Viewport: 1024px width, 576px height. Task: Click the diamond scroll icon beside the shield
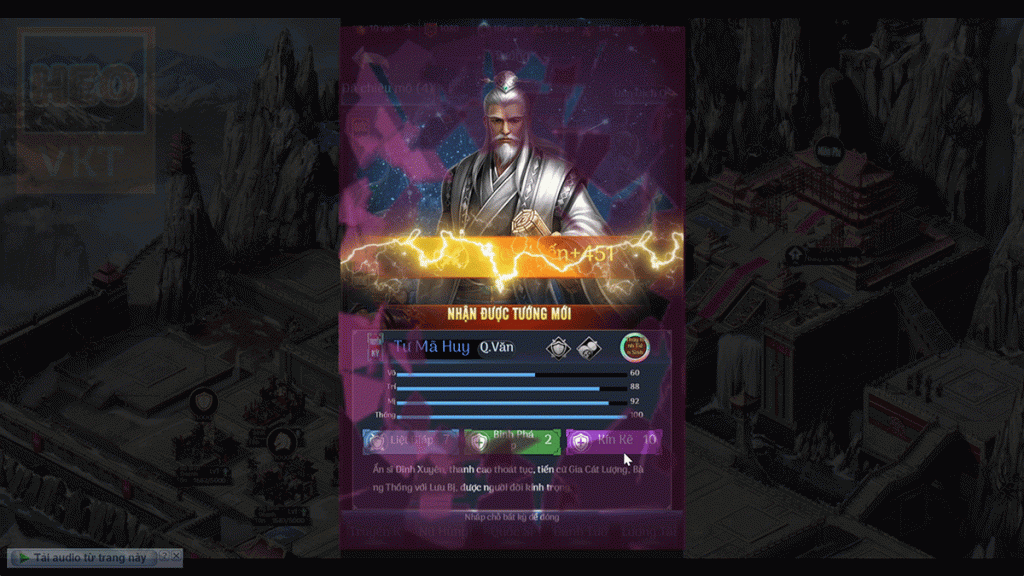[x=588, y=347]
